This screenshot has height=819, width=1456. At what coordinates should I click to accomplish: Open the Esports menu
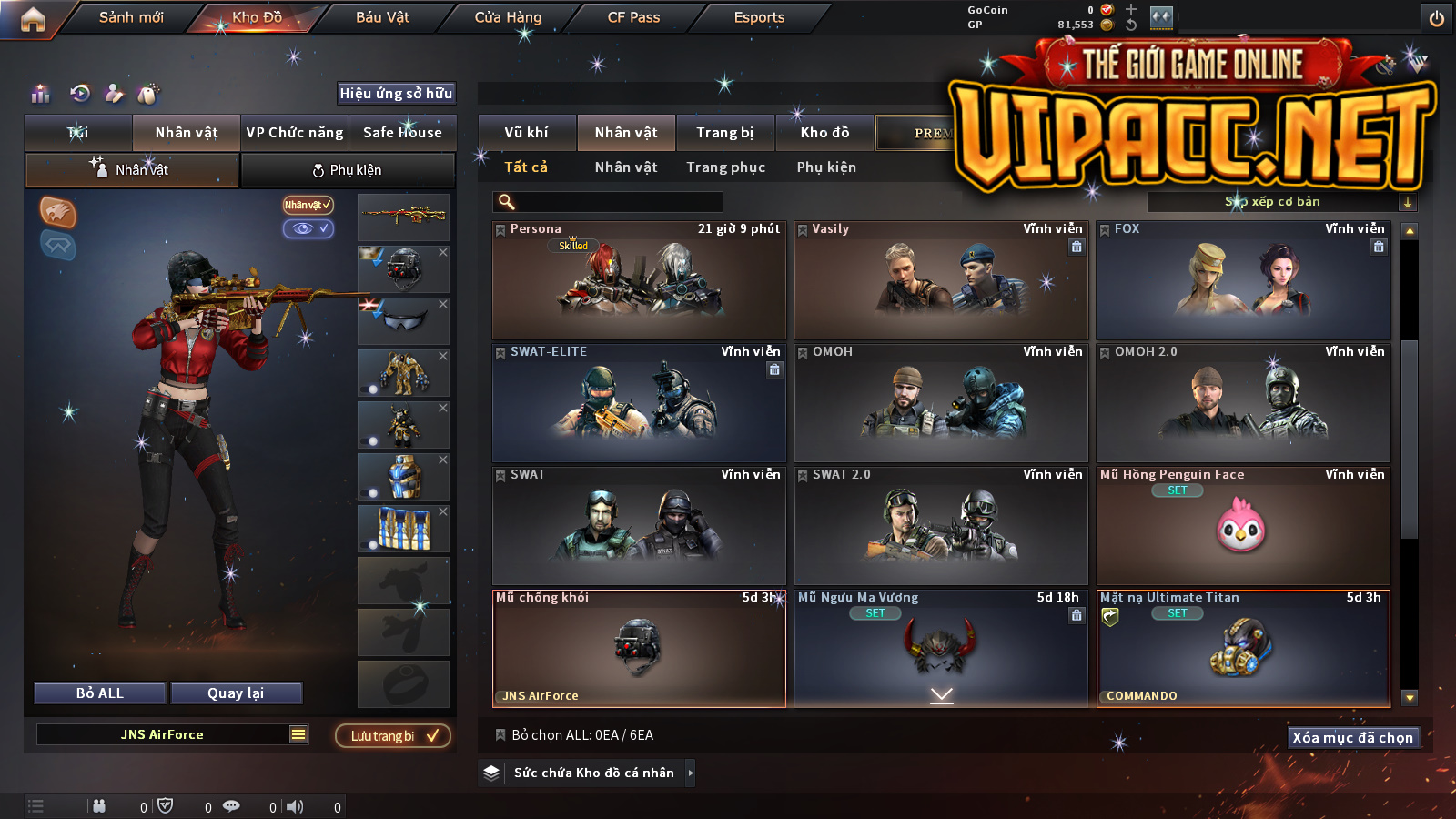tap(759, 17)
